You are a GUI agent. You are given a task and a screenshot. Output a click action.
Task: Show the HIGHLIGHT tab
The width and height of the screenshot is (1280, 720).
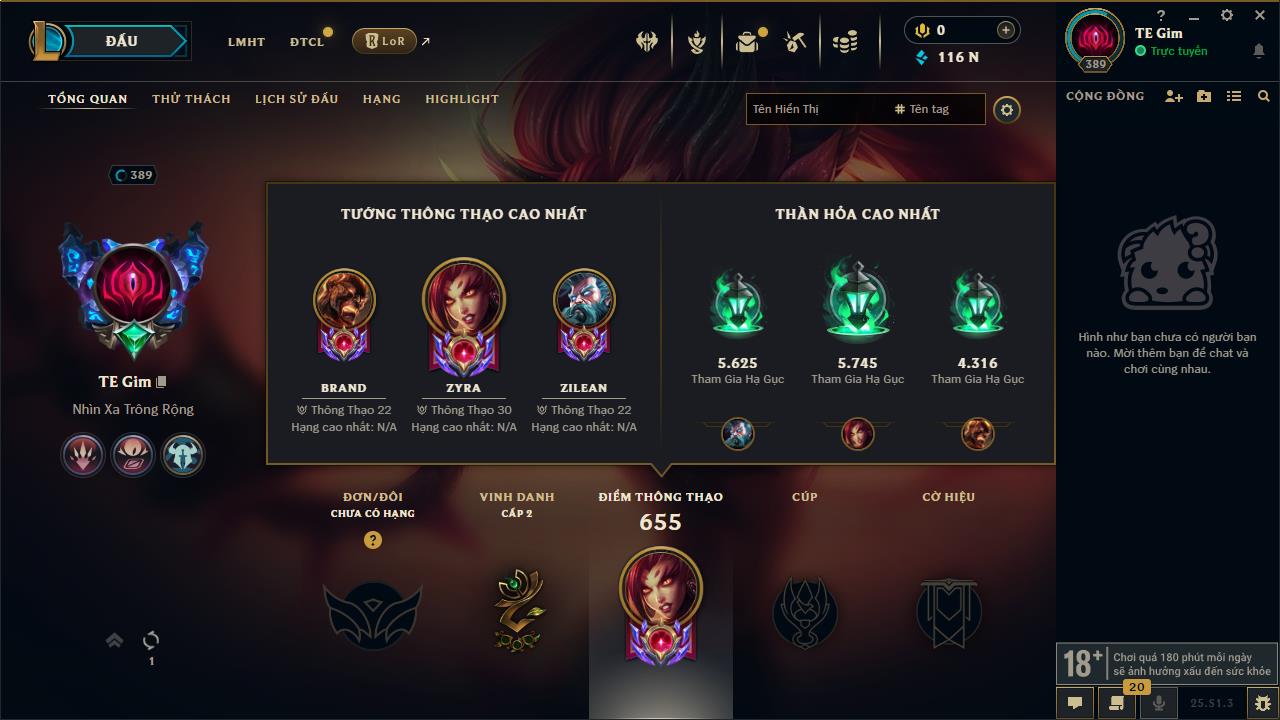[x=461, y=99]
